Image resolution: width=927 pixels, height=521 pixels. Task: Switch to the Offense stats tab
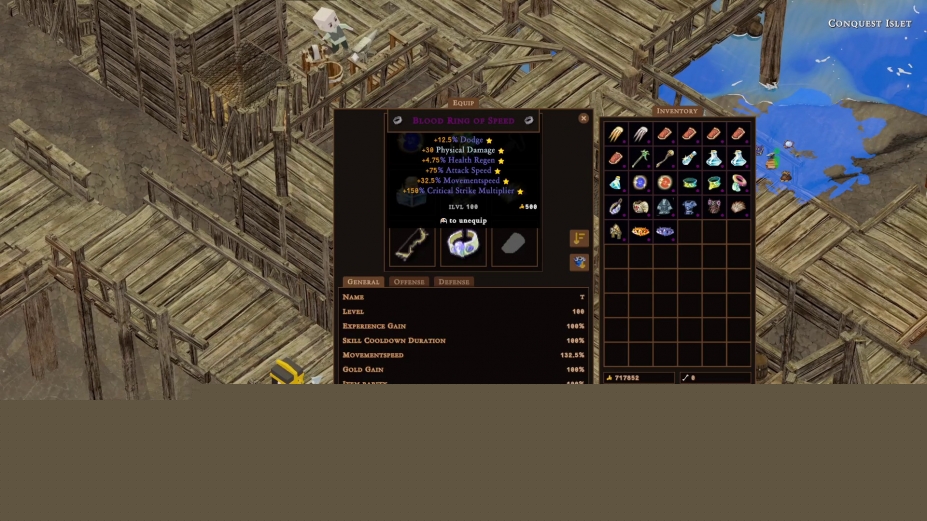pyautogui.click(x=409, y=282)
